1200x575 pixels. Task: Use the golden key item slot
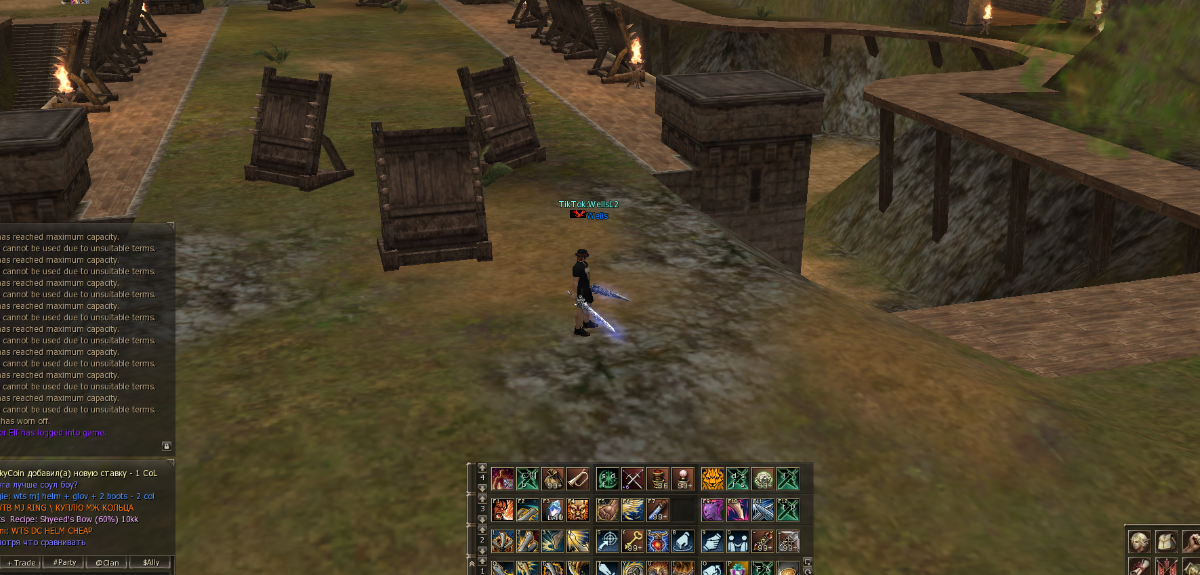click(x=632, y=541)
